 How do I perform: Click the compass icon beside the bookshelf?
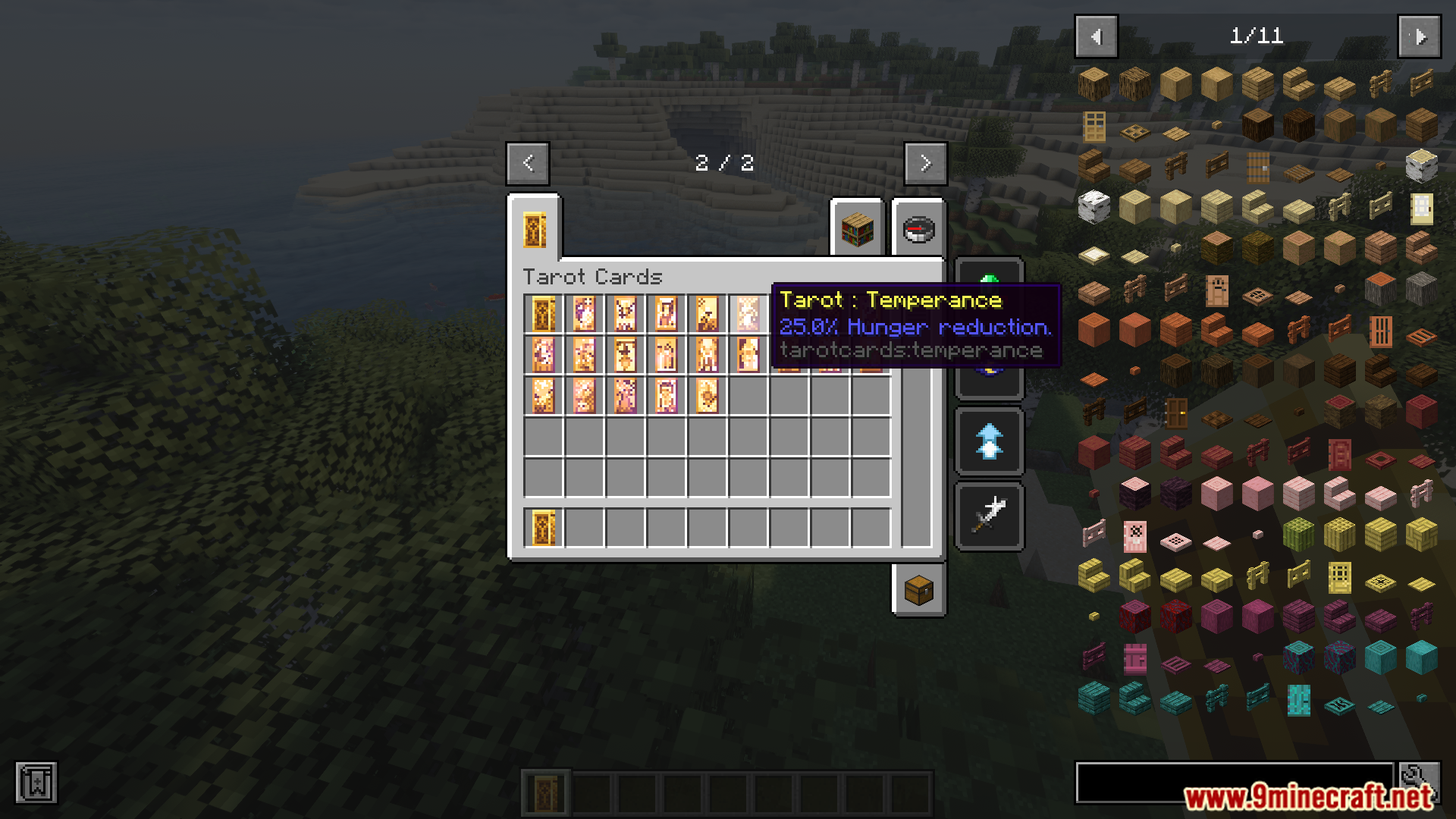click(918, 231)
